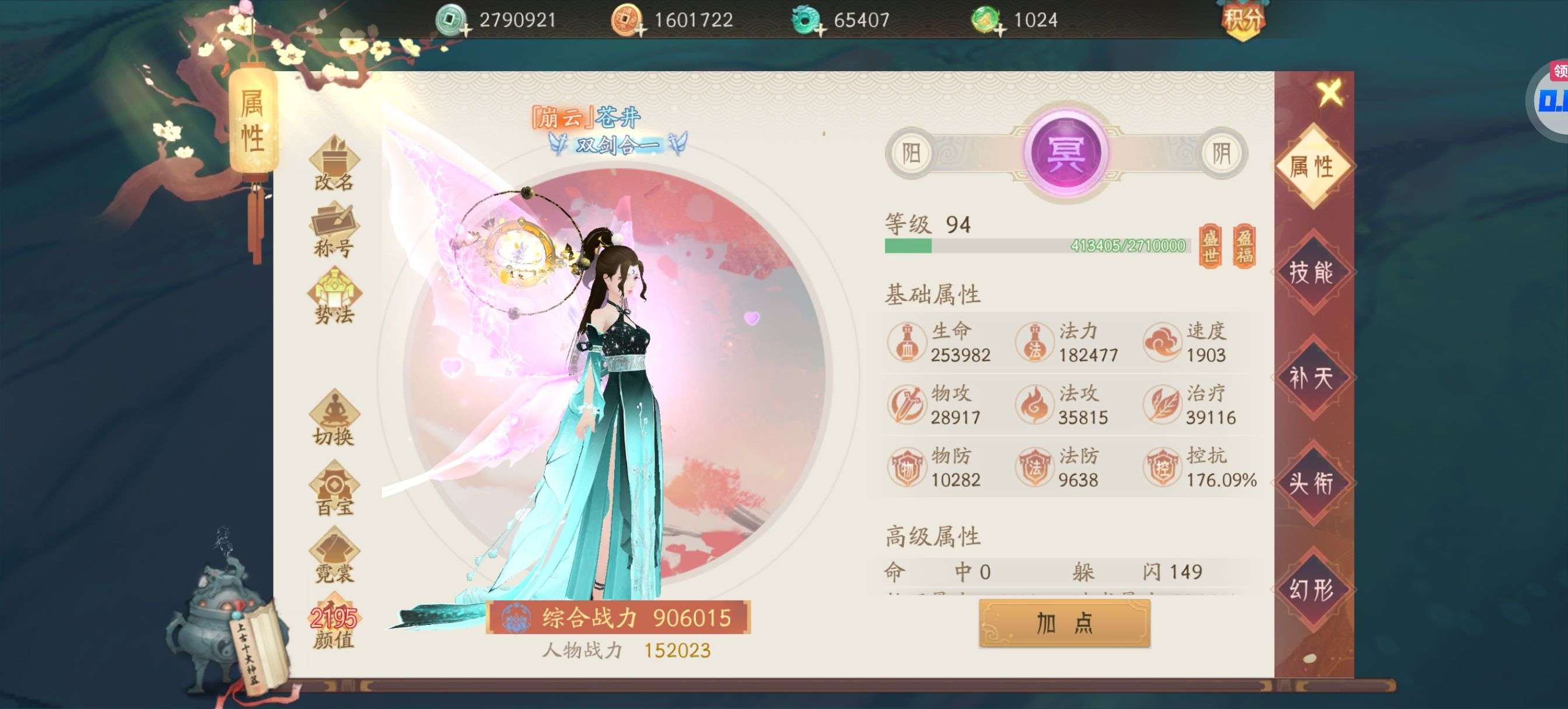
Task: Open the 百宝 treasure icon
Action: point(334,489)
